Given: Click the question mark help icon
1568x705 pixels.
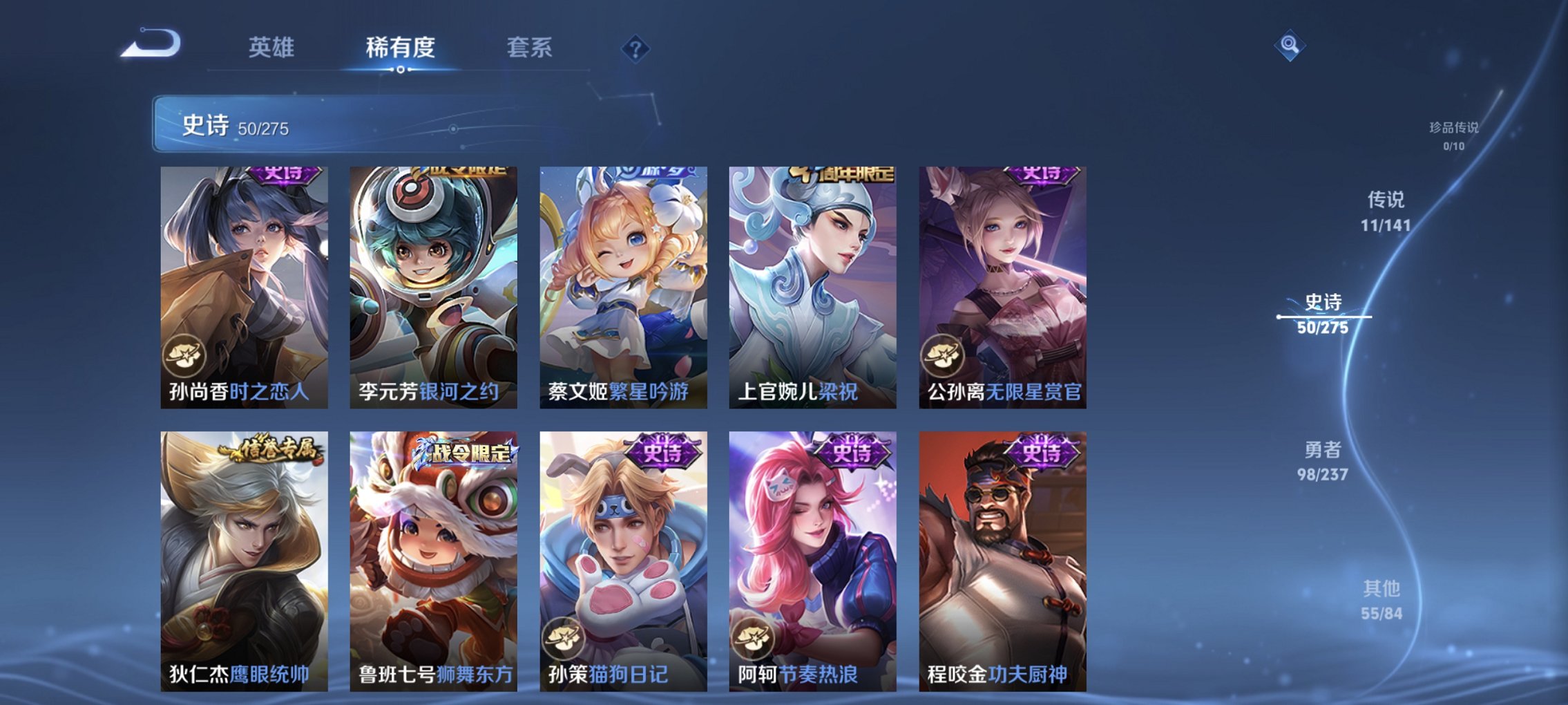Looking at the screenshot, I should tap(635, 48).
